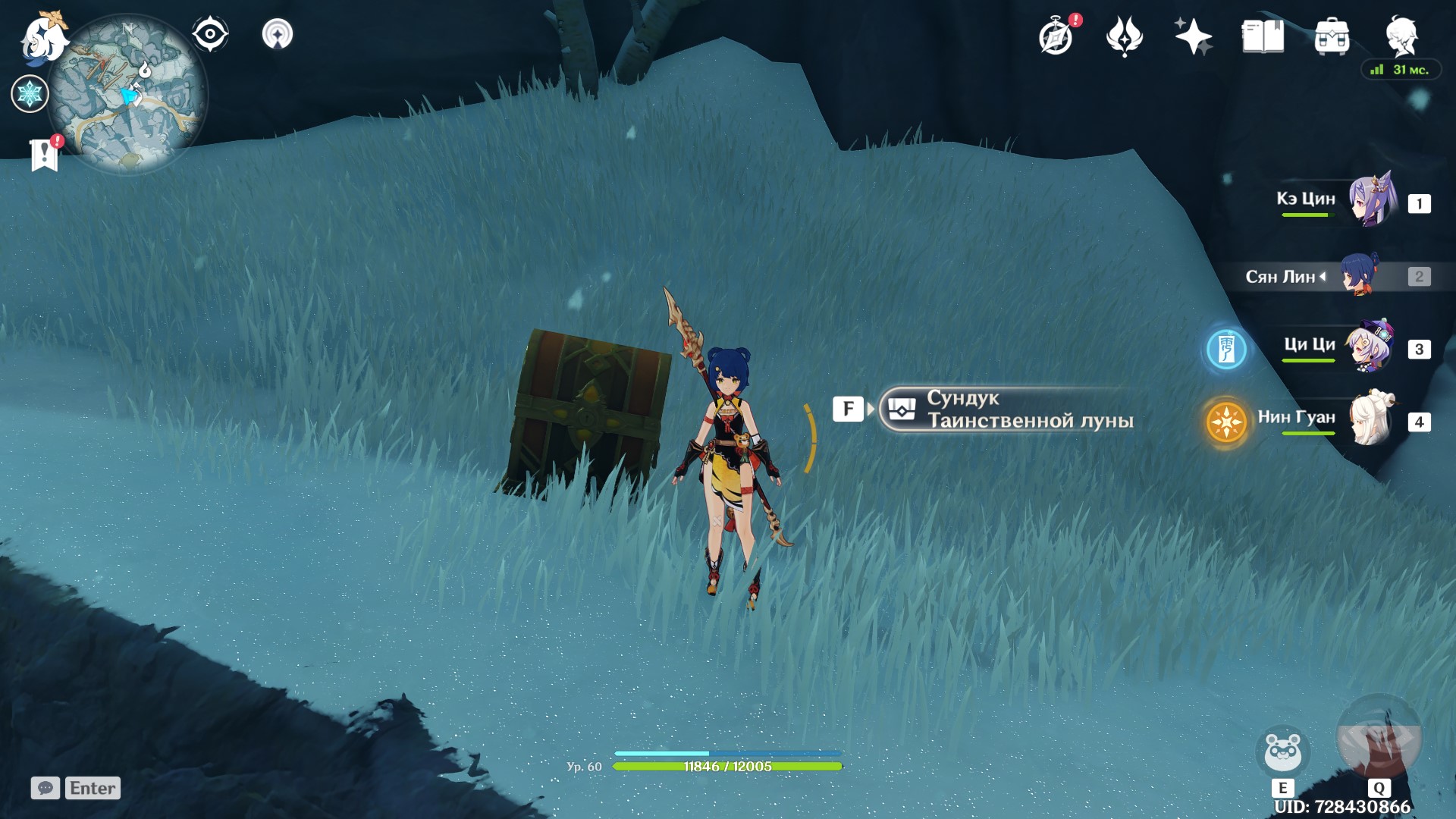Activate Elemental Sight via the eye icon

(x=210, y=33)
